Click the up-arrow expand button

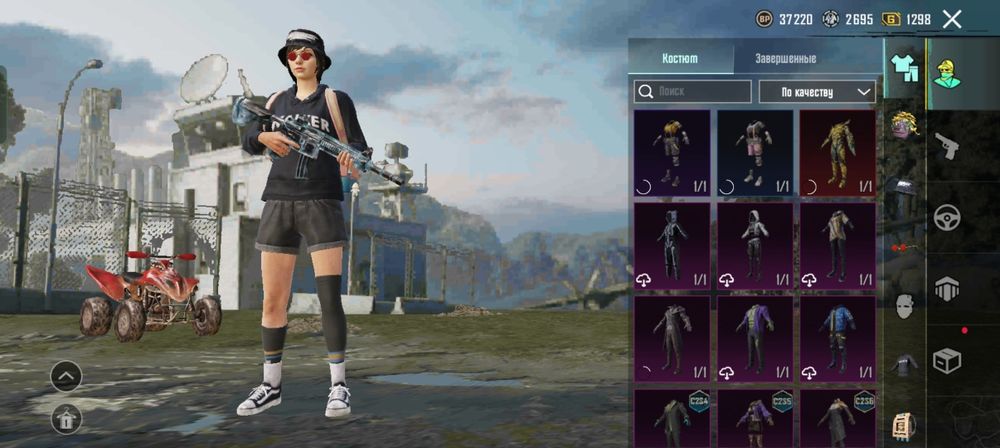[66, 377]
